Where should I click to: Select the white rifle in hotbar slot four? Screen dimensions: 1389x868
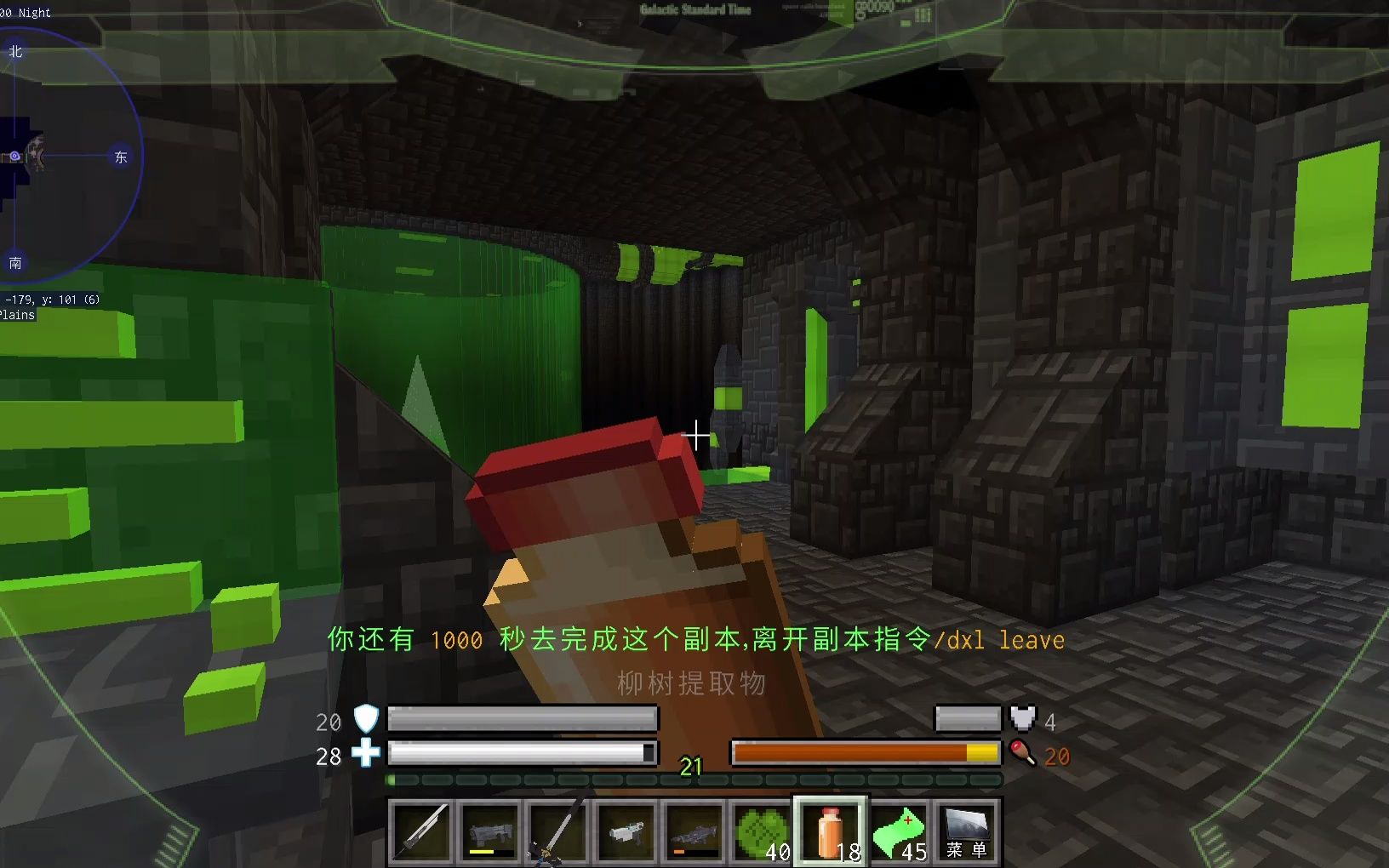click(626, 830)
